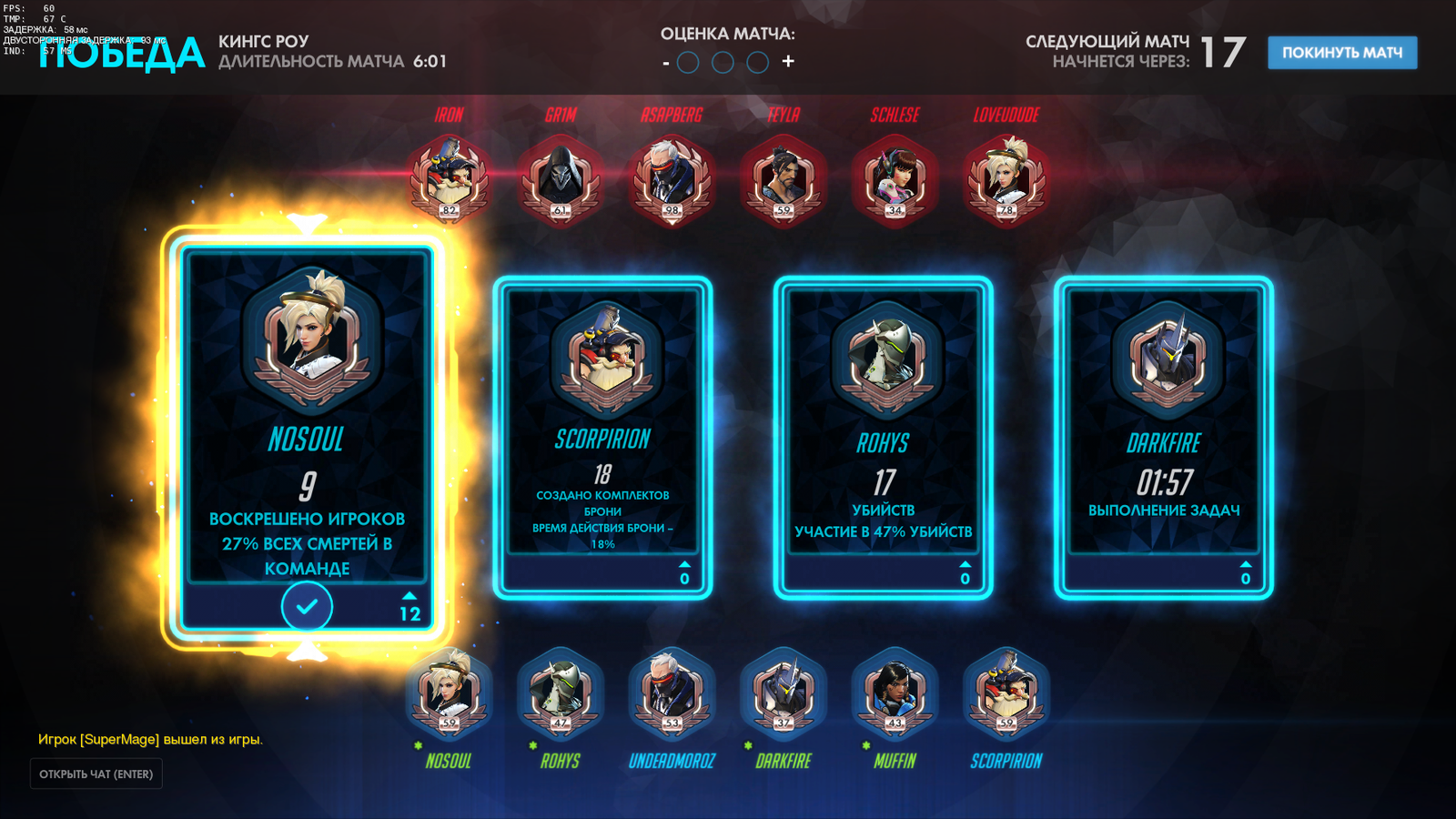Open chat via ОТКРЫТЬ ЧАТ button
Viewport: 1456px width, 819px height.
[x=96, y=774]
